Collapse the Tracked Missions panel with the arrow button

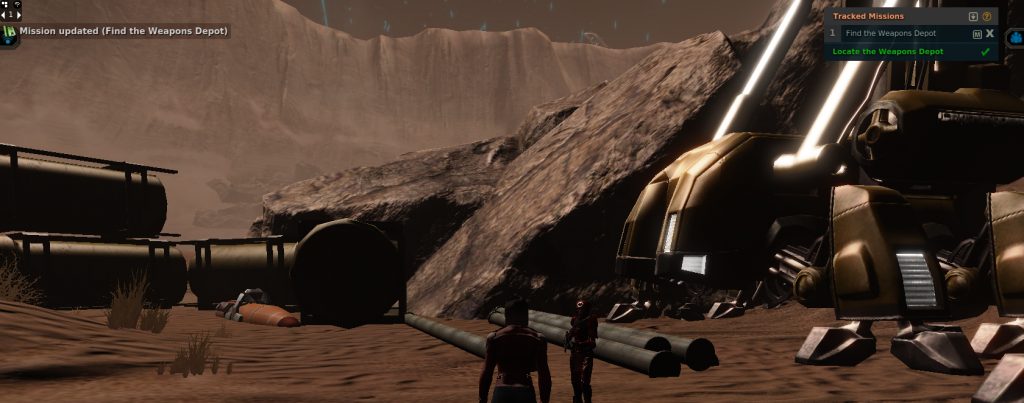coord(973,16)
